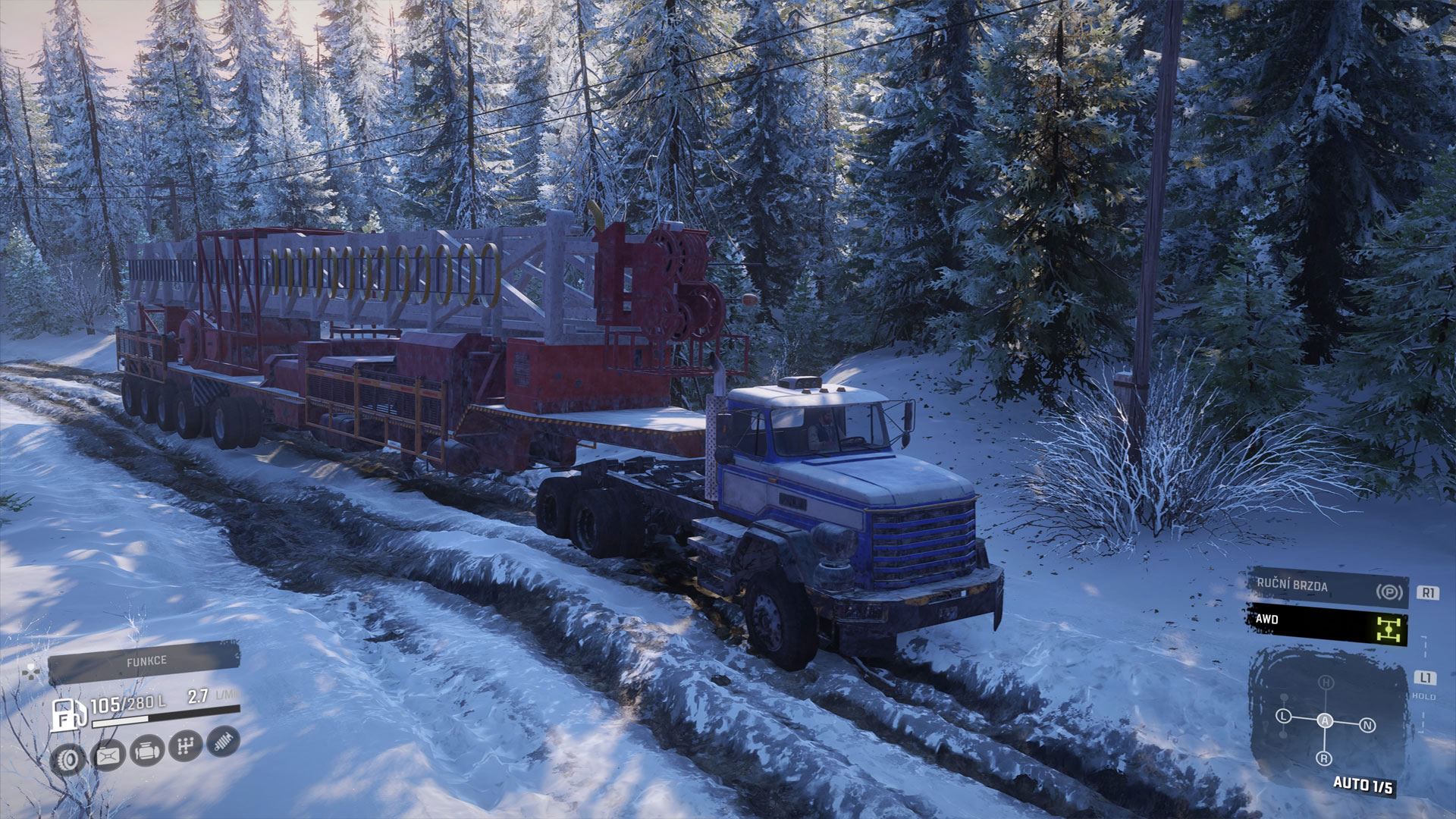Shift into Neutral N

click(1367, 726)
